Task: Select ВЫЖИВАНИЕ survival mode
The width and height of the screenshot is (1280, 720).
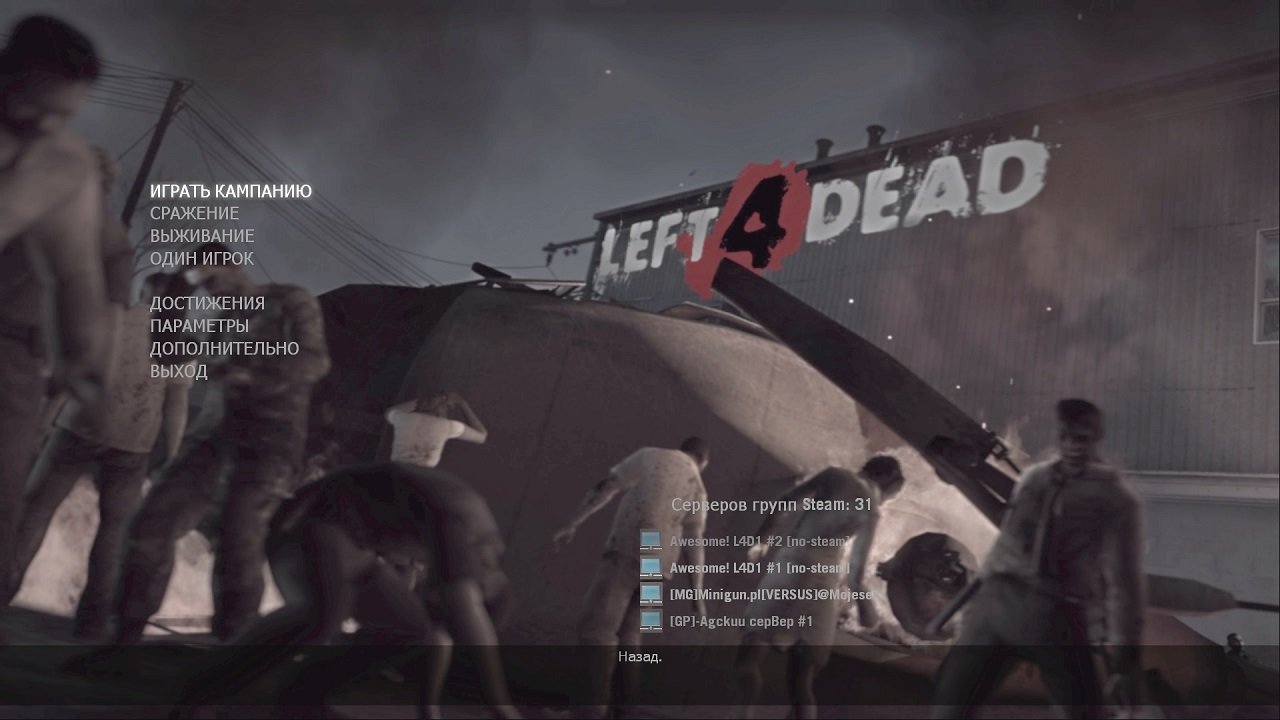Action: pos(202,236)
